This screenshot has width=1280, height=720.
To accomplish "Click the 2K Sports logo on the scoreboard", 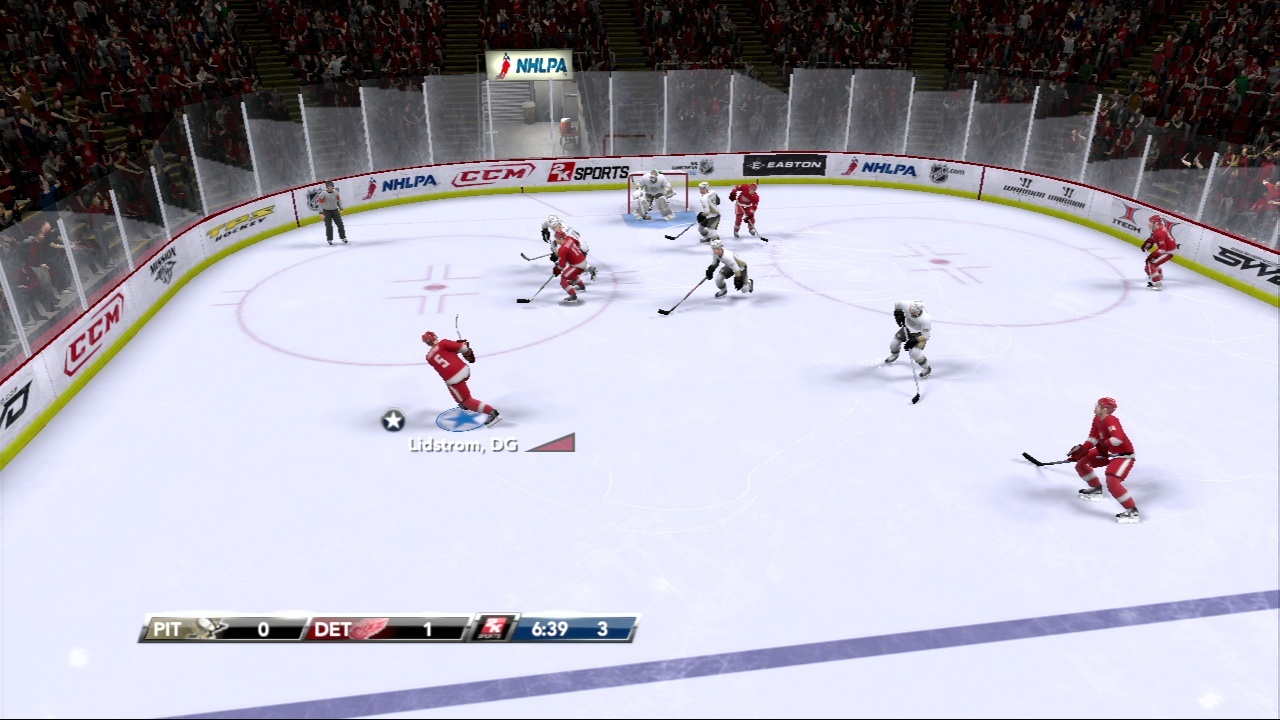I will [495, 628].
